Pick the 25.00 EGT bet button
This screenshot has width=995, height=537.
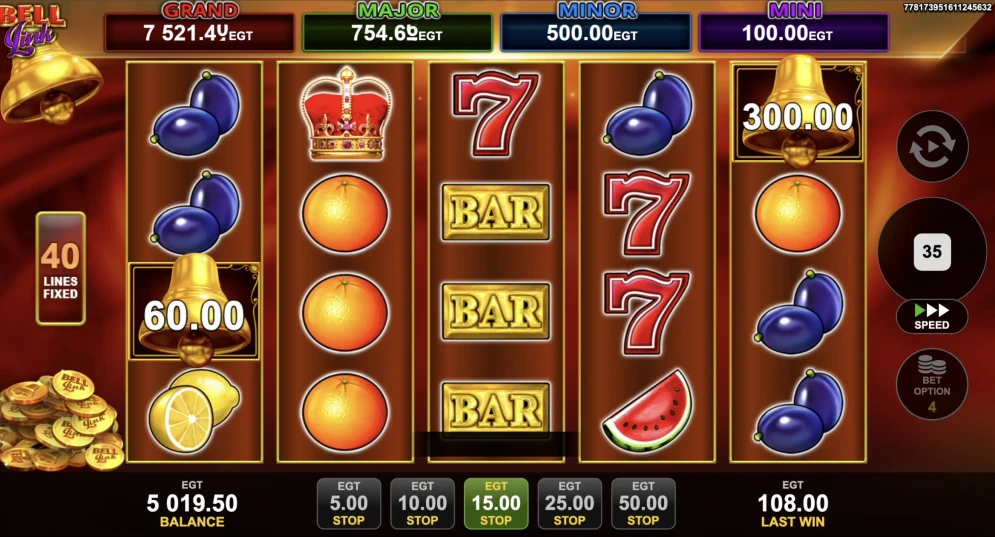coord(569,503)
